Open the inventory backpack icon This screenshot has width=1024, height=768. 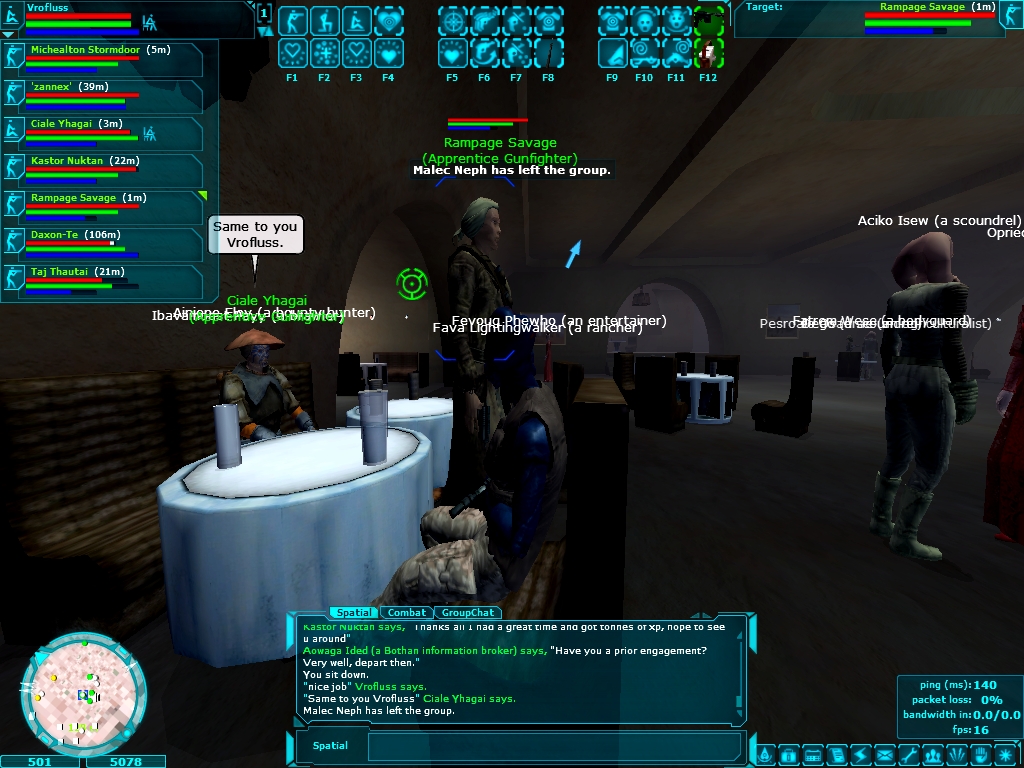[x=787, y=753]
